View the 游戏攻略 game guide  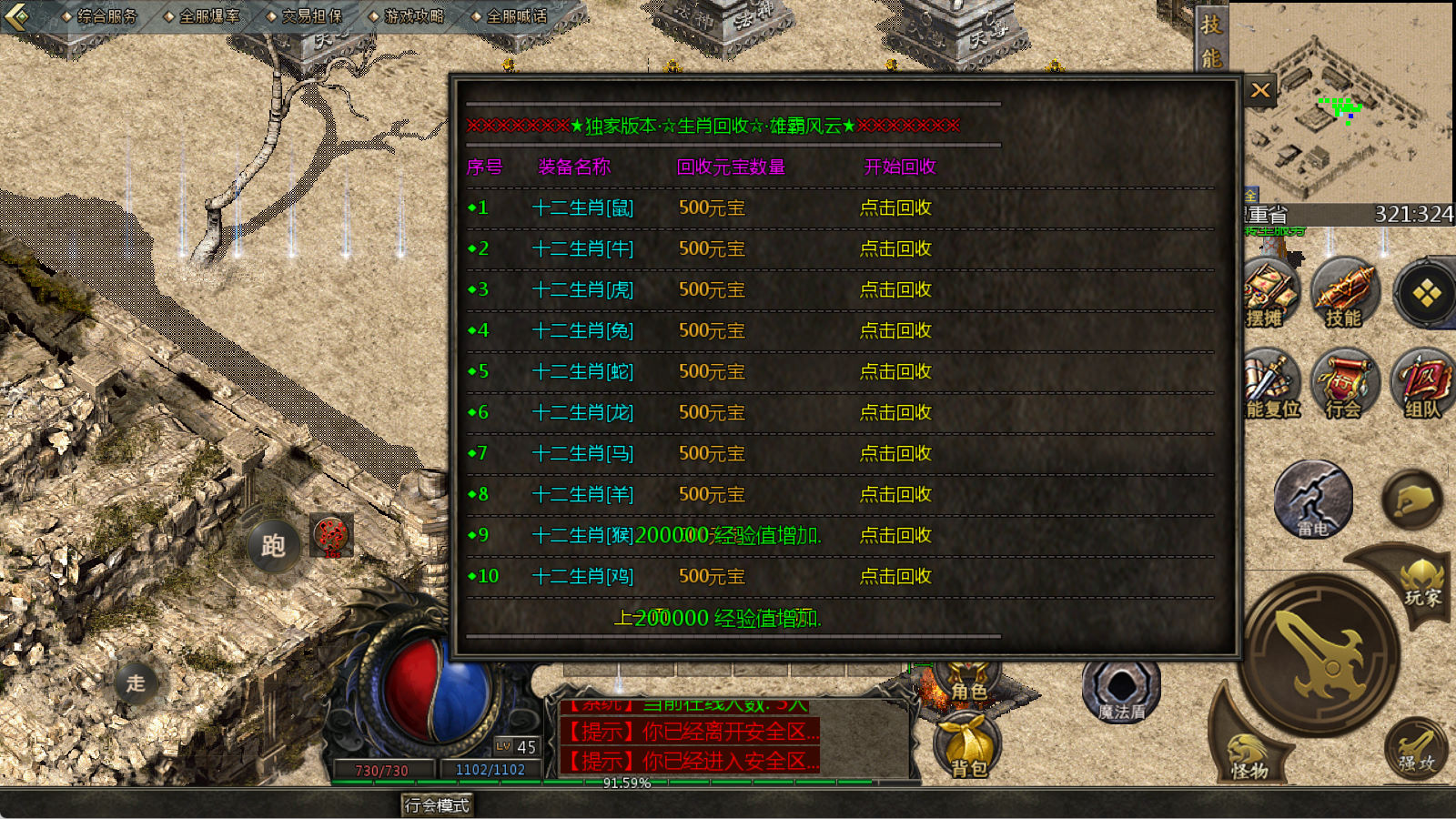pyautogui.click(x=408, y=15)
